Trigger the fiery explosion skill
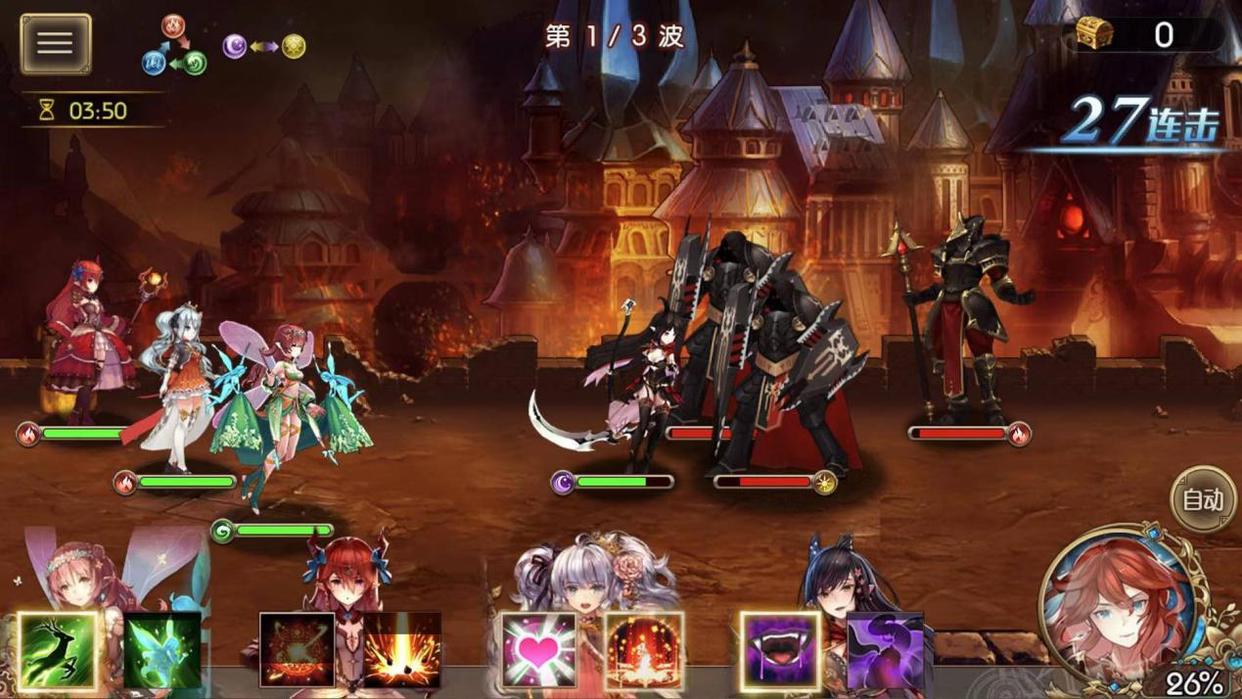Image resolution: width=1242 pixels, height=699 pixels. [403, 651]
